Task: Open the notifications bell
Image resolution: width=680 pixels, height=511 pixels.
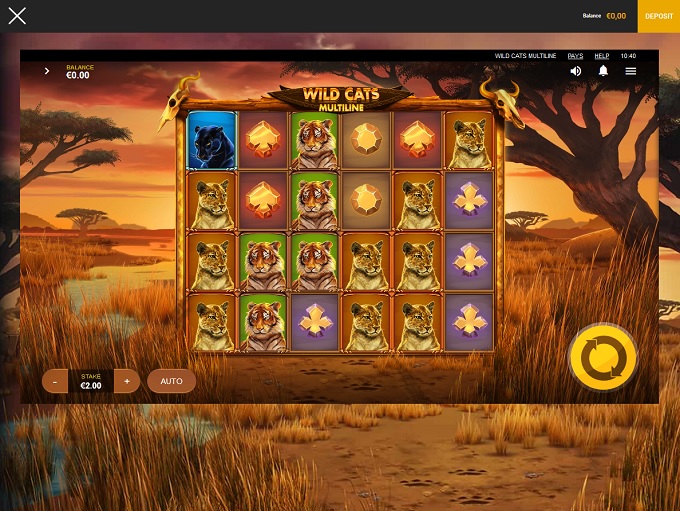Action: coord(603,71)
